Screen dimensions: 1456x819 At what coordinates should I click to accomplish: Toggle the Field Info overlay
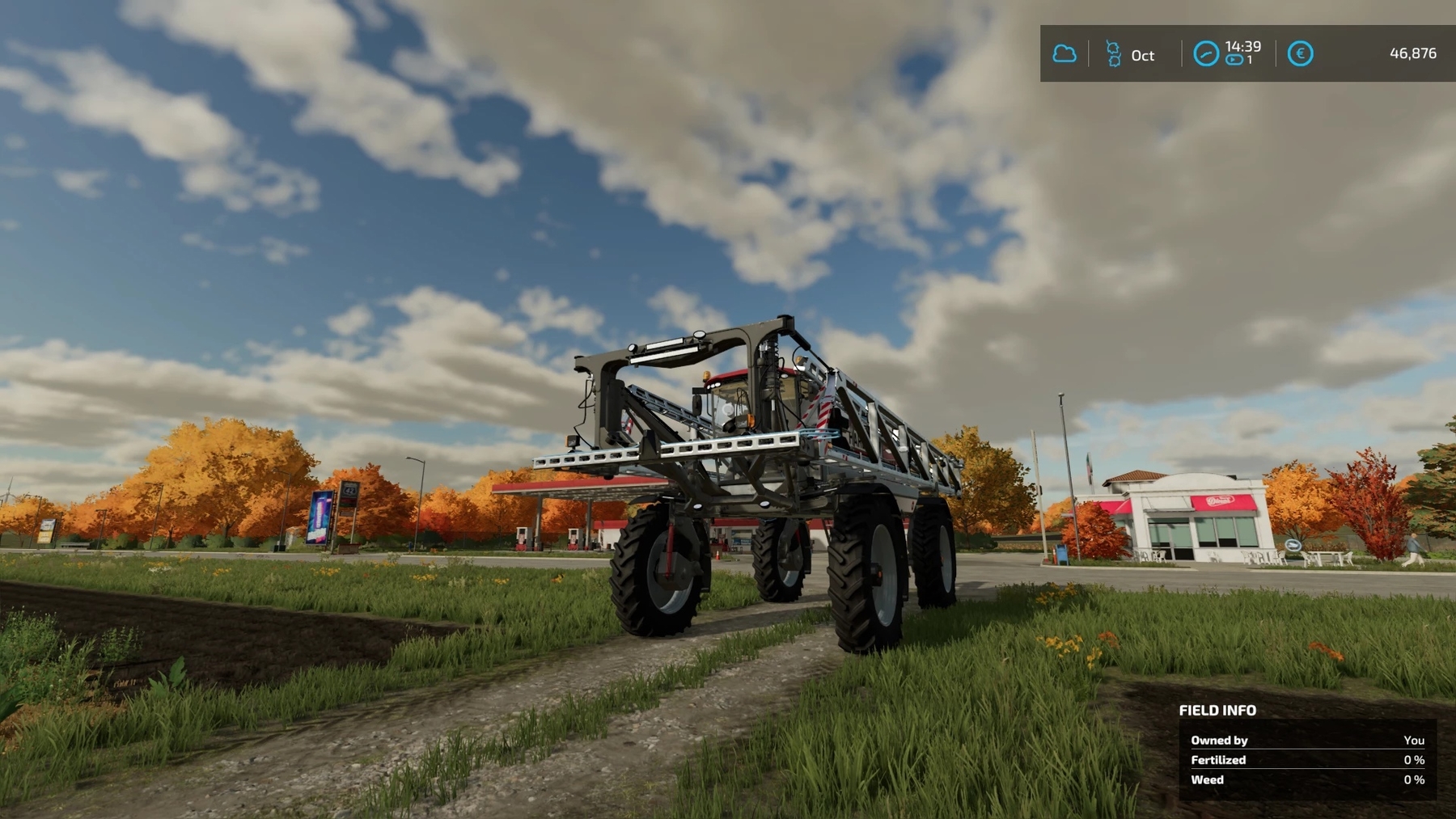pyautogui.click(x=1217, y=711)
